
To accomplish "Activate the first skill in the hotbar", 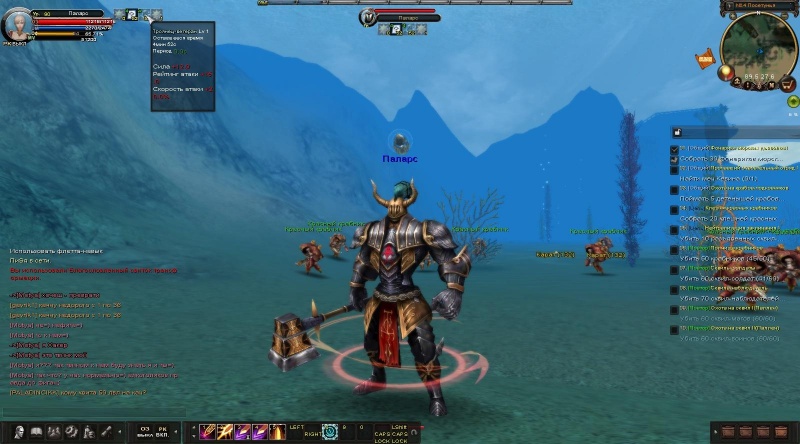I will 207,432.
